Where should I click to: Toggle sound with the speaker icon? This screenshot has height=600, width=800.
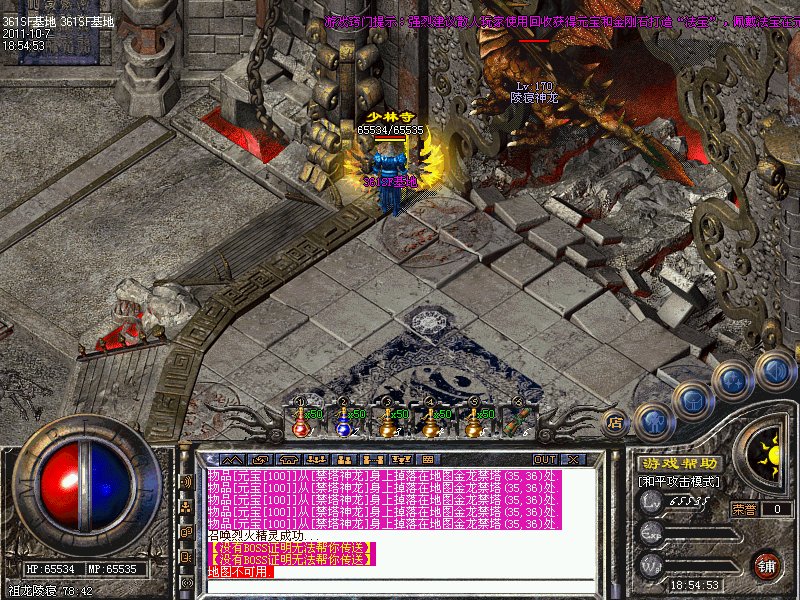(774, 371)
